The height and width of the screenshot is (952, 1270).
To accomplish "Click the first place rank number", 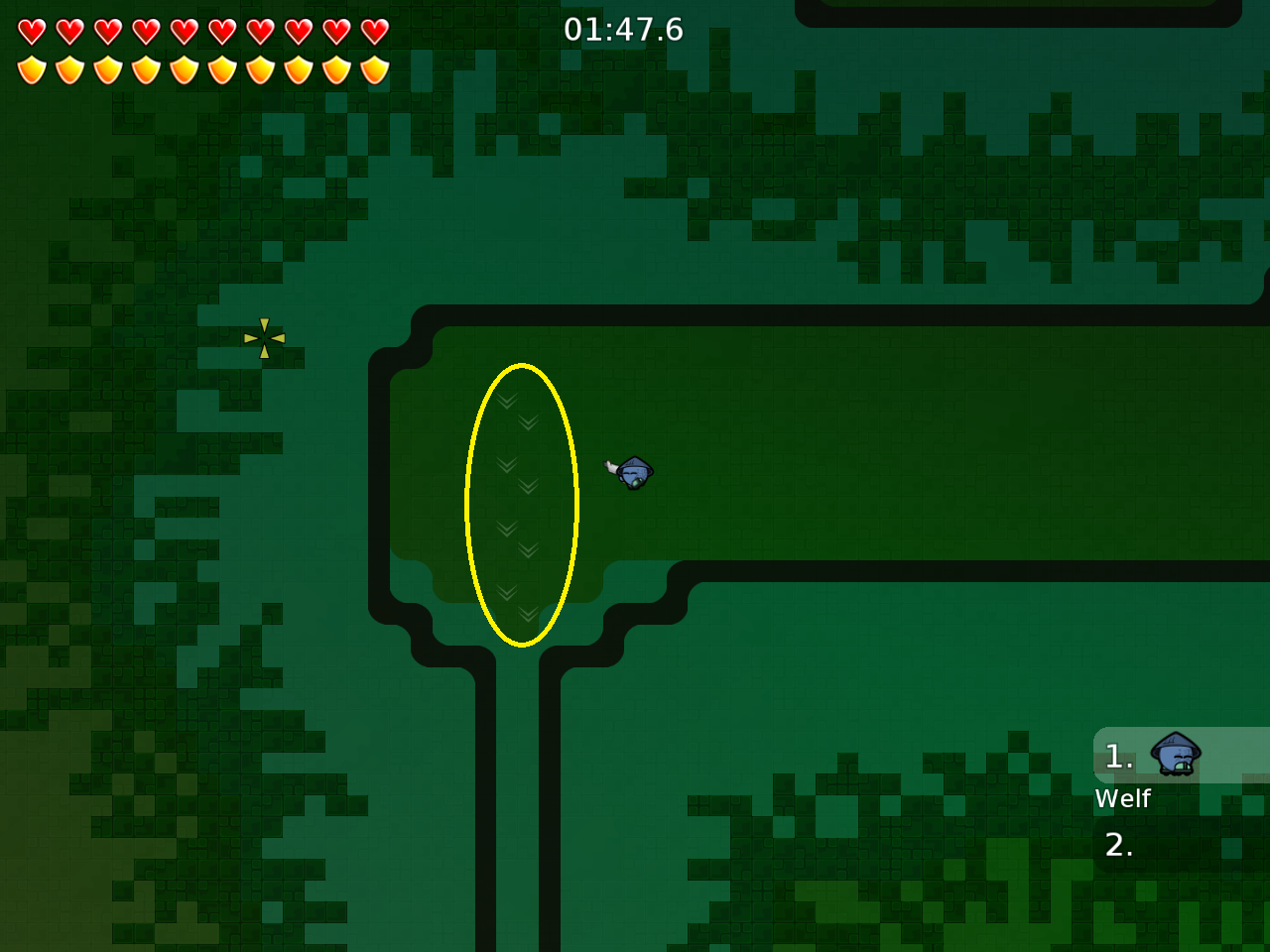I will (x=1119, y=757).
